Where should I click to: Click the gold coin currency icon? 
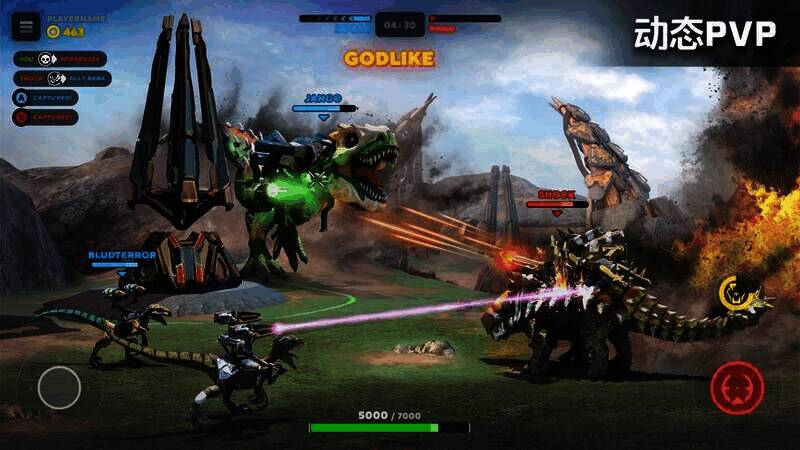[x=54, y=32]
